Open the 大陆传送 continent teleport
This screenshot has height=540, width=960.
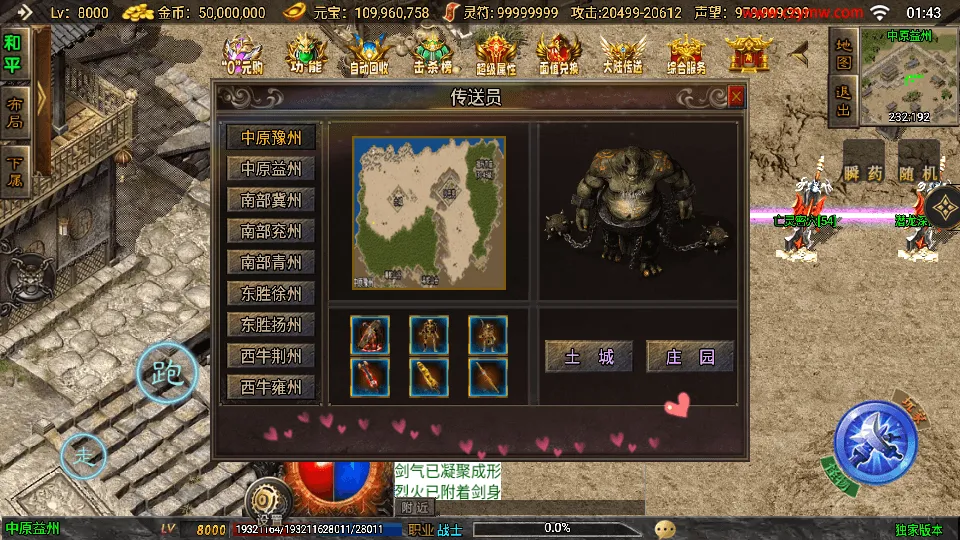(621, 55)
